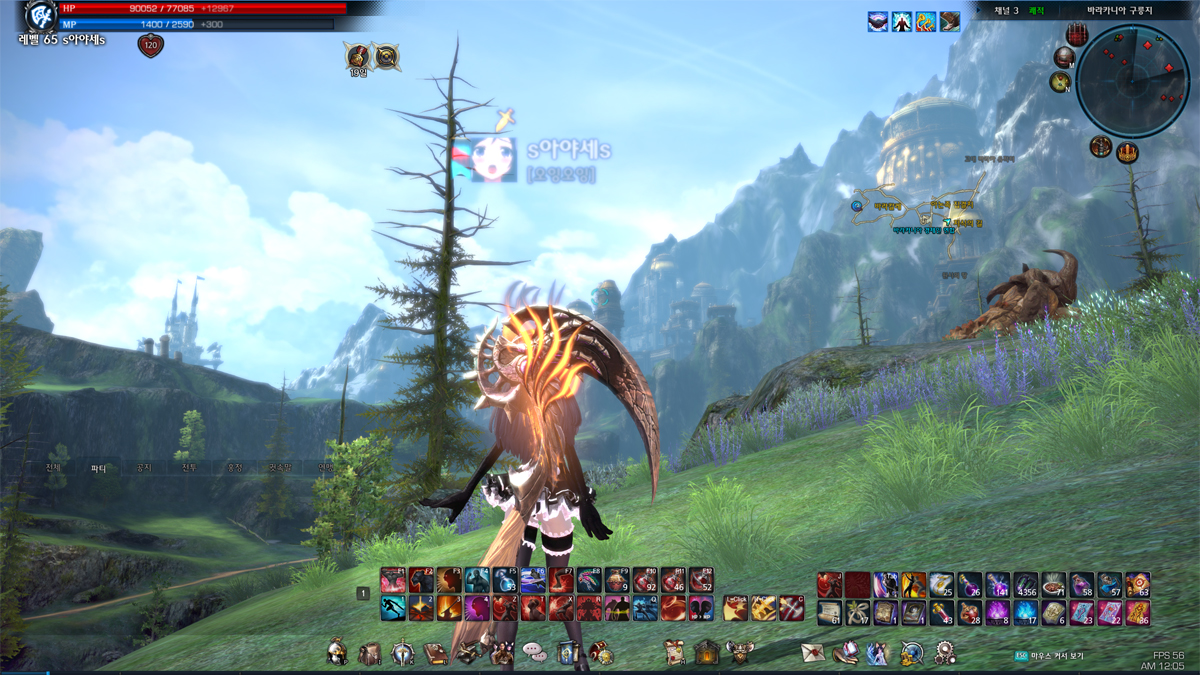
Task: Use the F5 potion with 53 count
Action: pos(505,581)
